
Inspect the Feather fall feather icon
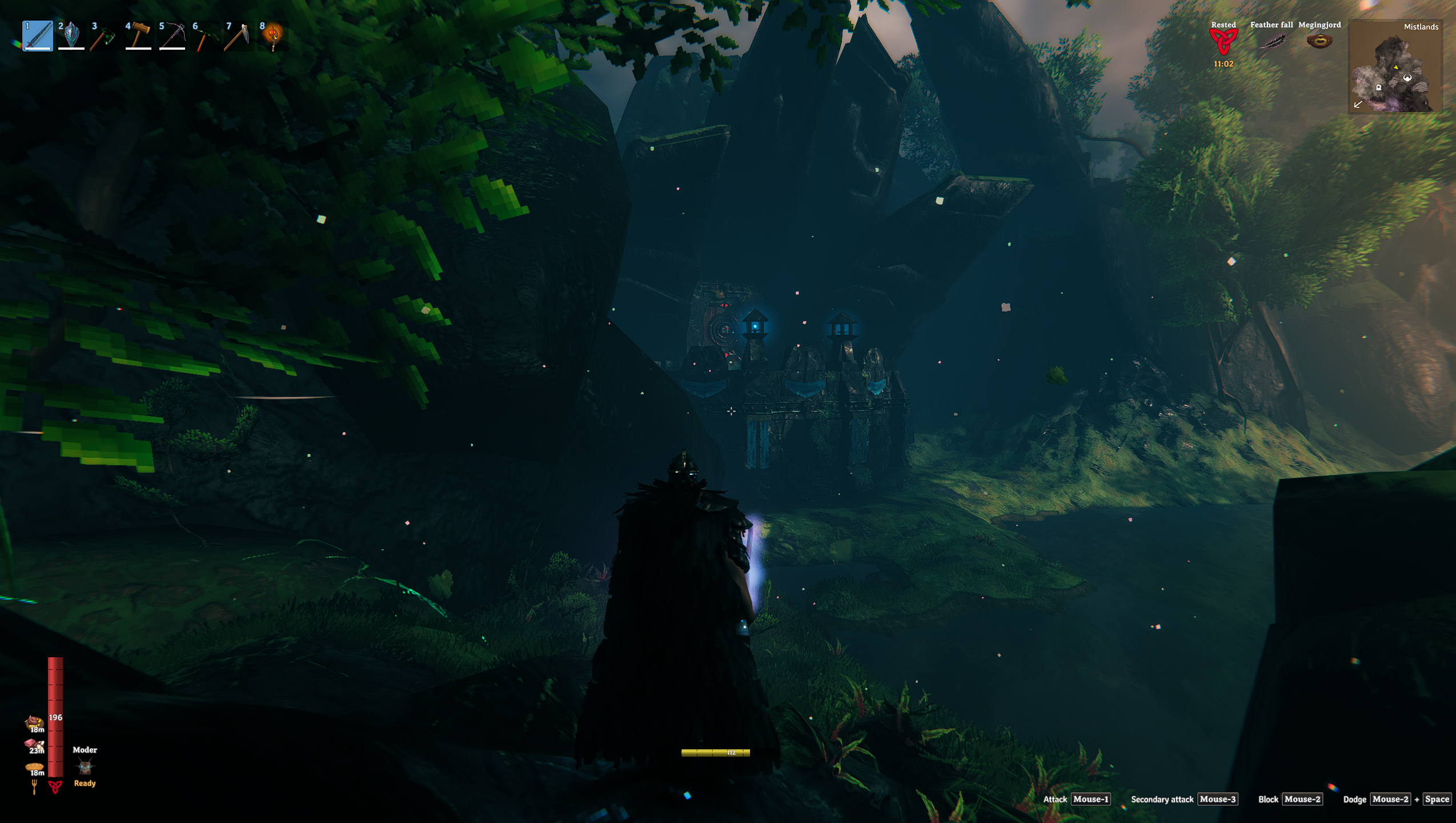[1272, 42]
